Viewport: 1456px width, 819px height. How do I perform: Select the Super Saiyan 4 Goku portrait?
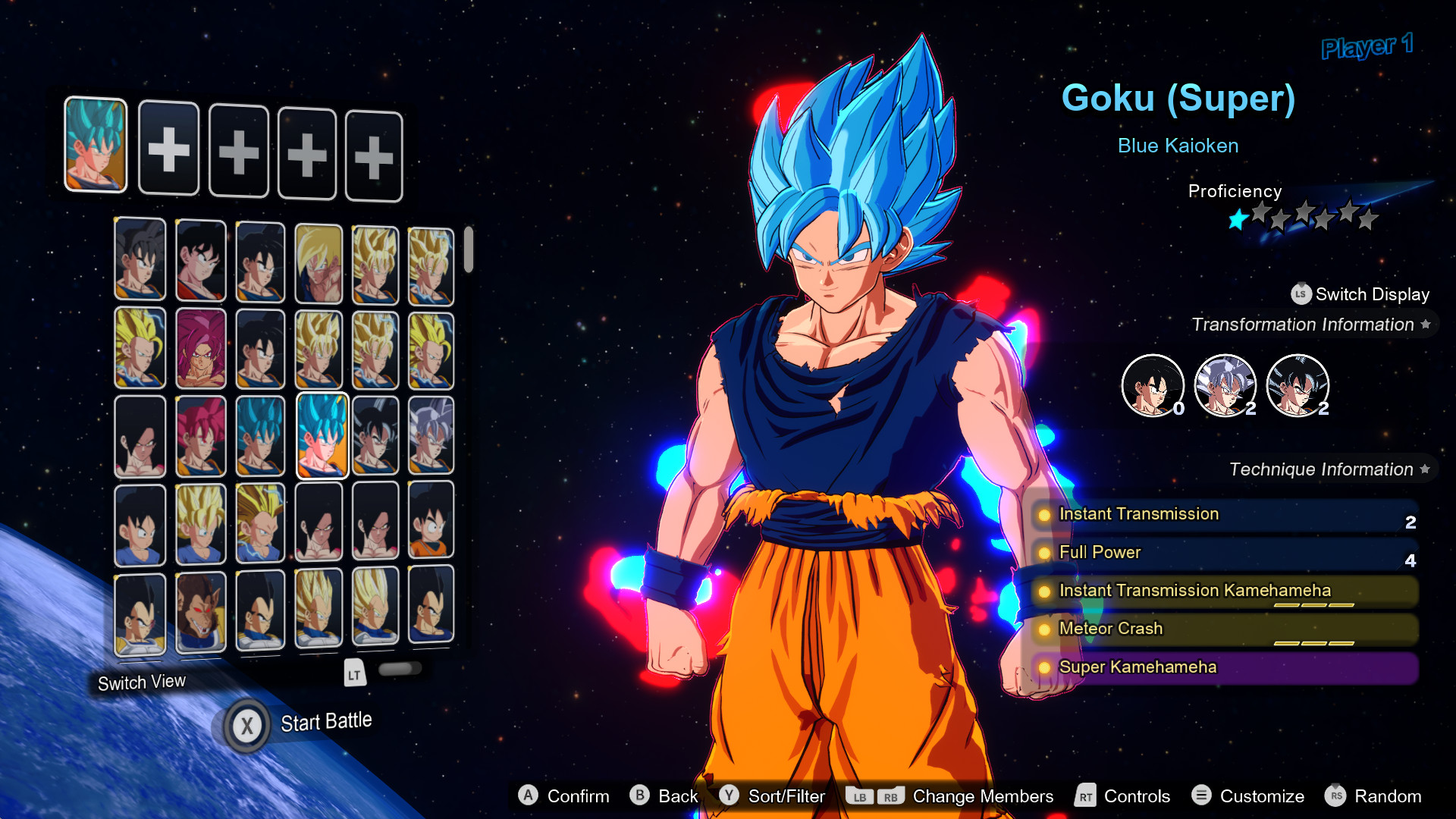pyautogui.click(x=140, y=435)
